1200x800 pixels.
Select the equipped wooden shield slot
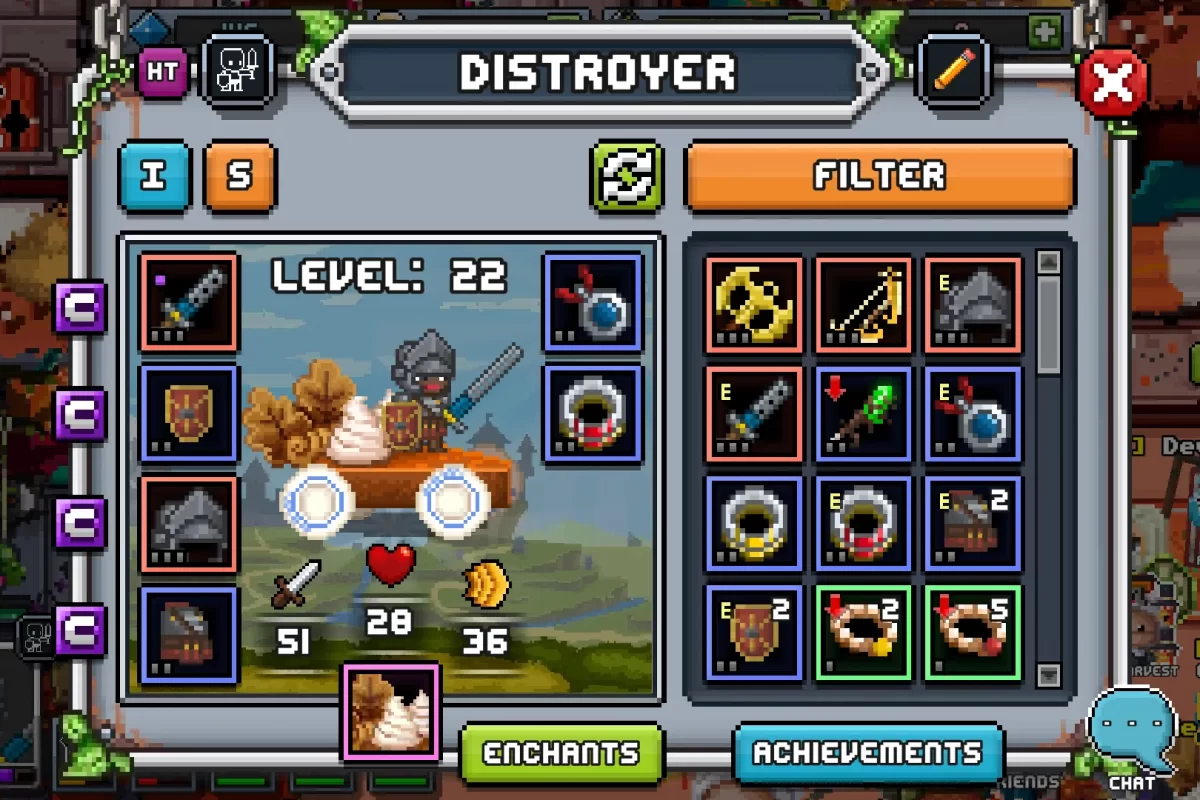189,414
